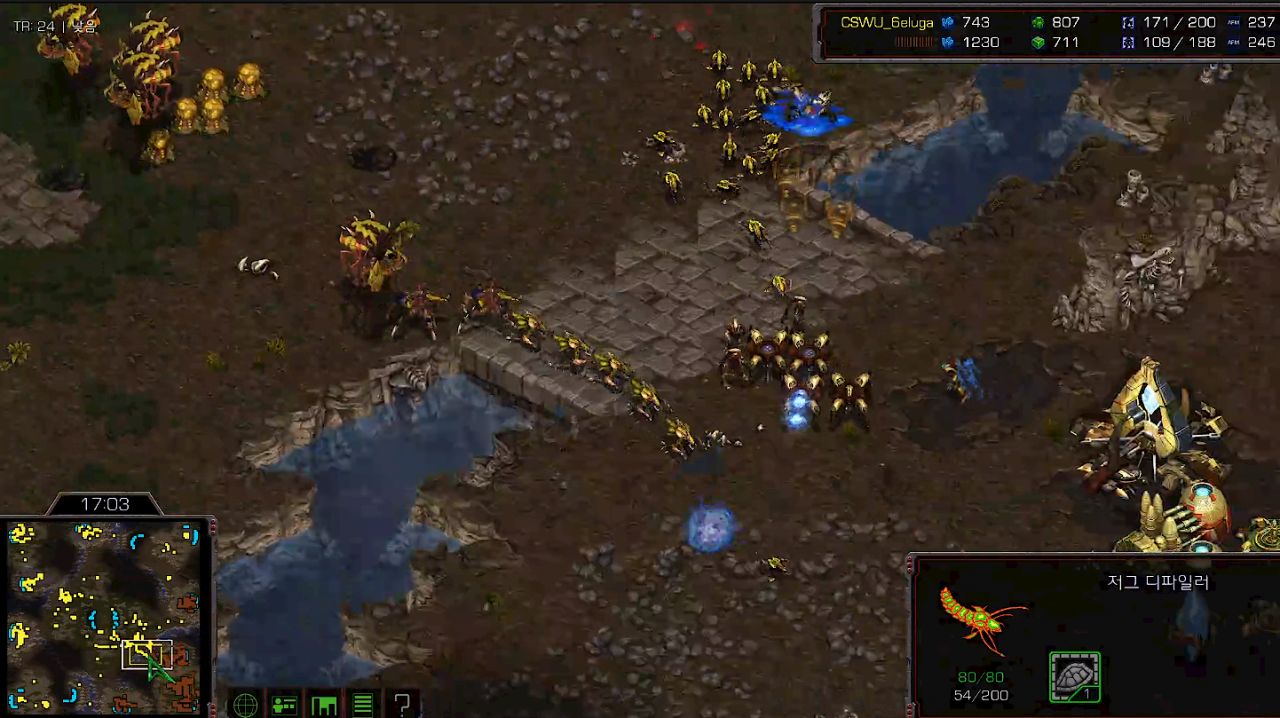The width and height of the screenshot is (1280, 718).
Task: Click the Zerg carapace armor upgrade icon
Action: pos(1075,677)
